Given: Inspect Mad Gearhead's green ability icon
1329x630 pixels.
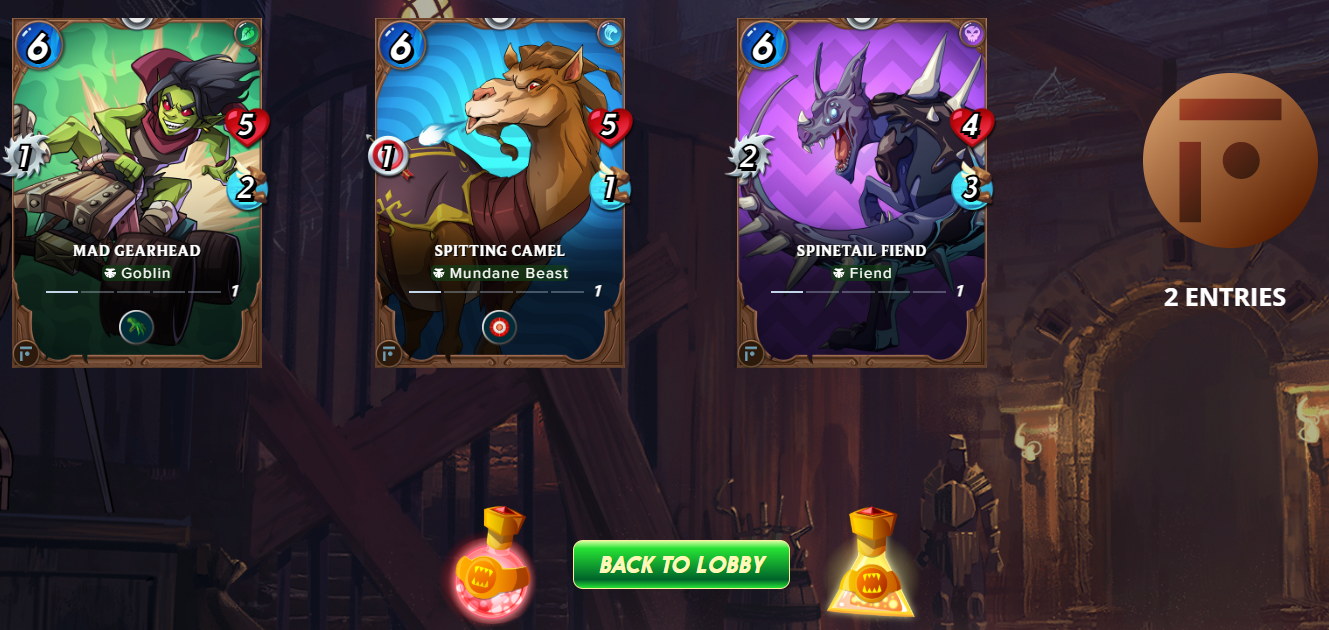Looking at the screenshot, I should click(x=137, y=327).
